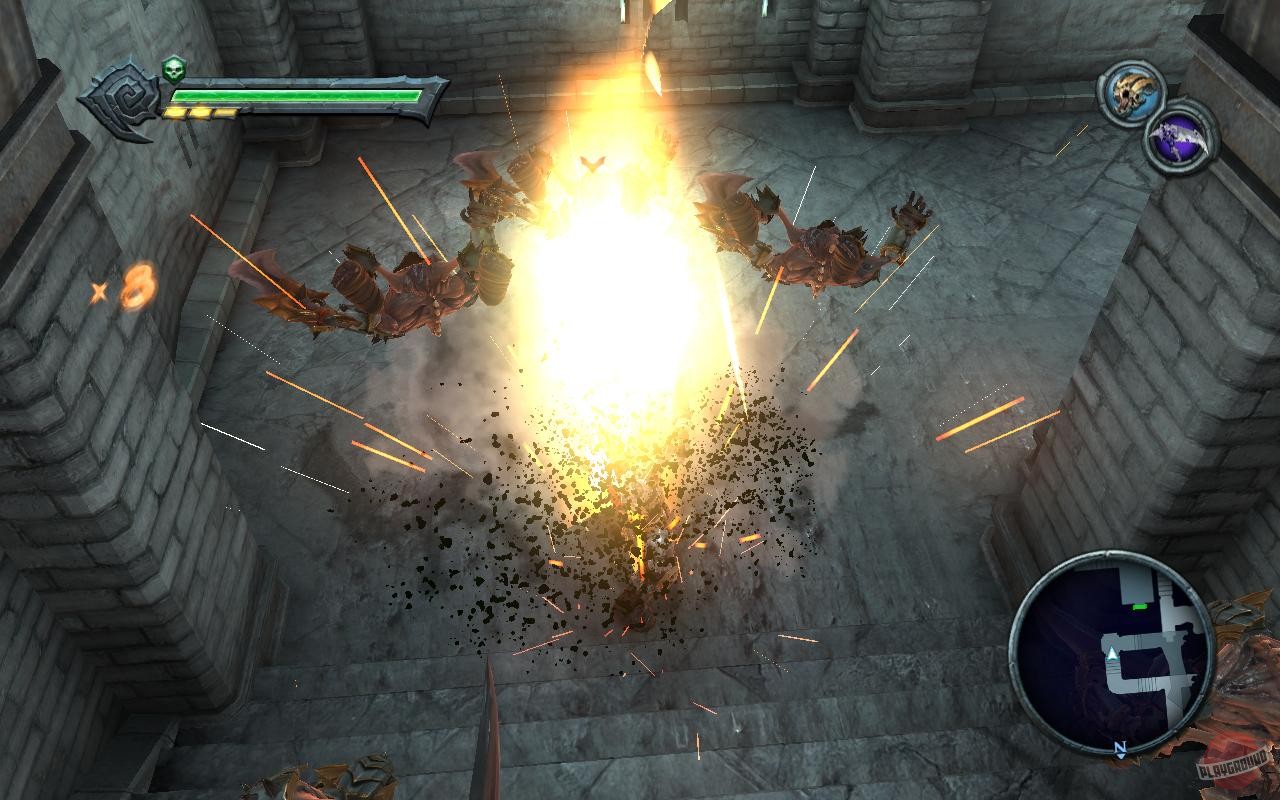Click the player arrow on the minimap

pyautogui.click(x=1112, y=653)
